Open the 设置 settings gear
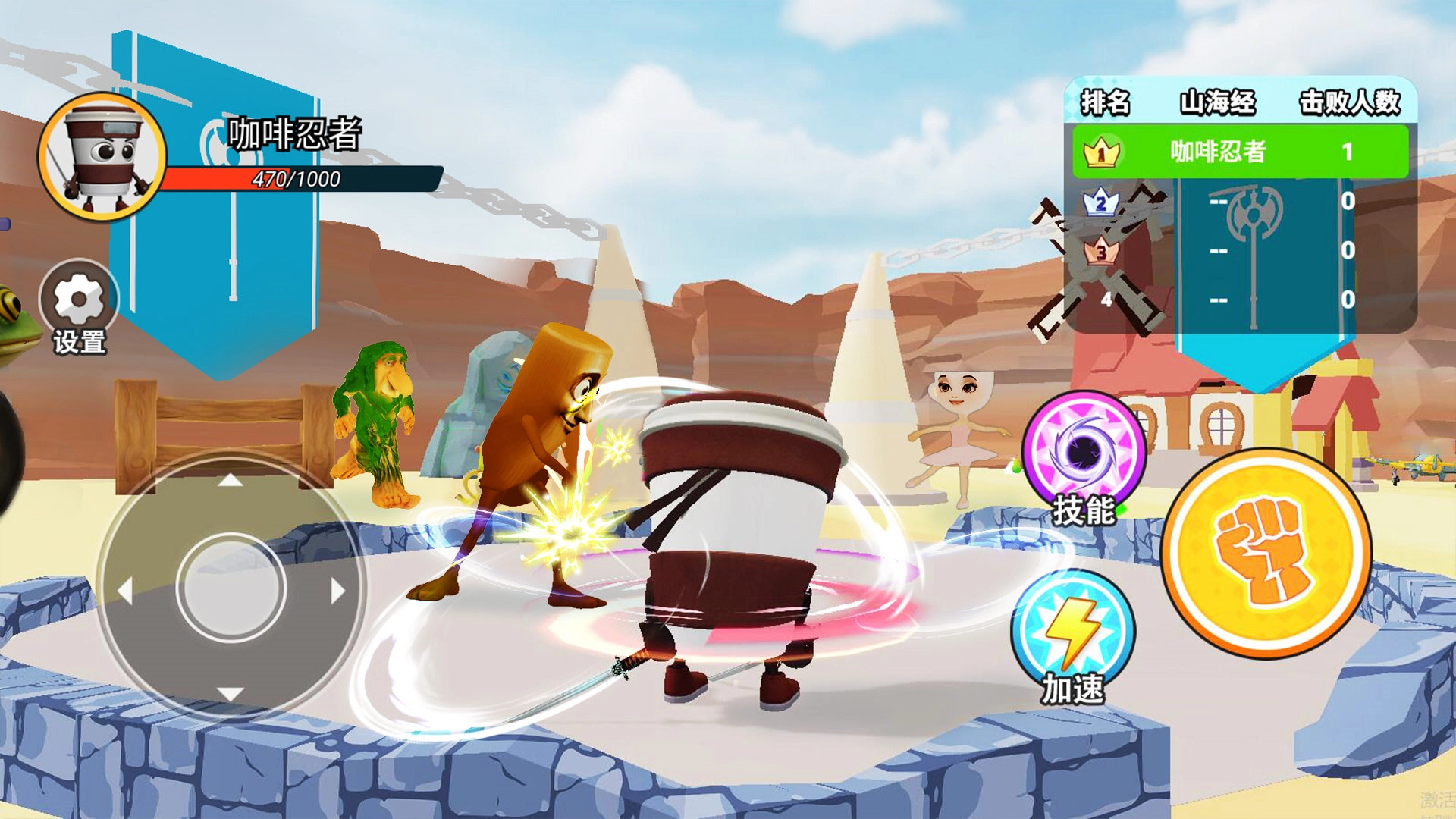 pyautogui.click(x=79, y=299)
